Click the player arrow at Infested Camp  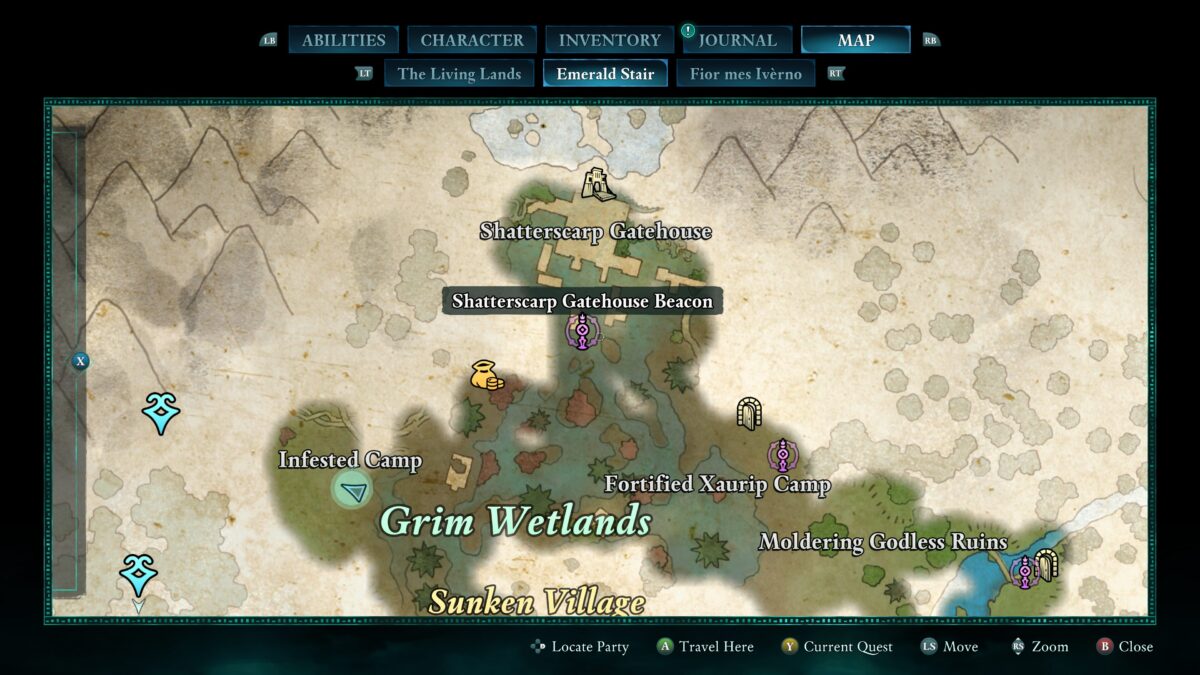tap(352, 490)
